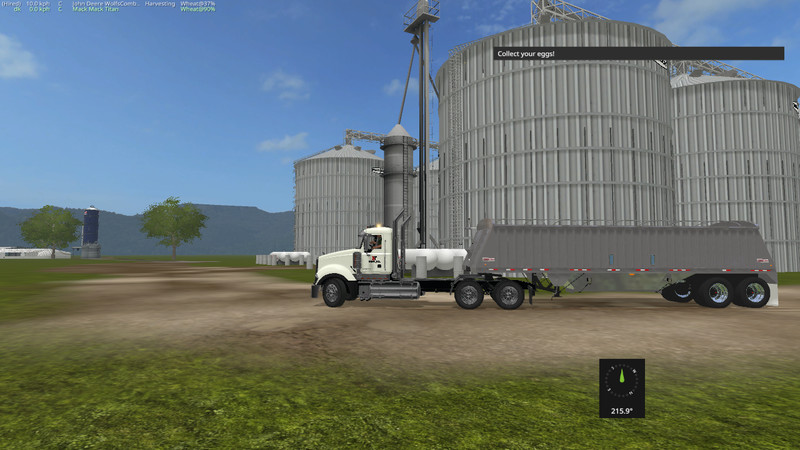Click the compass heading widget
Image resolution: width=800 pixels, height=450 pixels.
pyautogui.click(x=621, y=388)
